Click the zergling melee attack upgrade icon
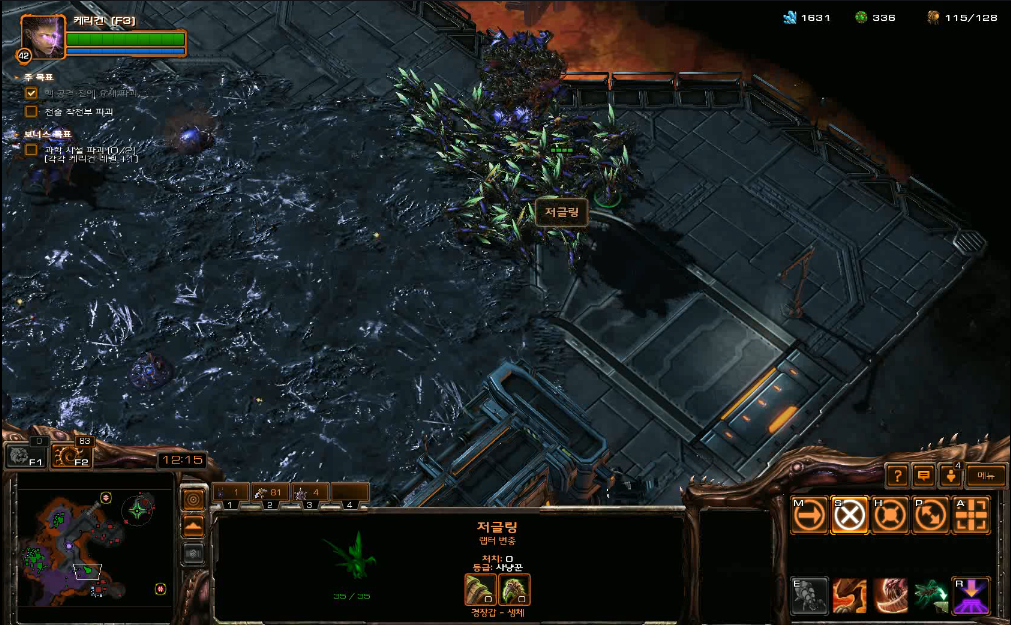This screenshot has height=625, width=1011. click(480, 589)
